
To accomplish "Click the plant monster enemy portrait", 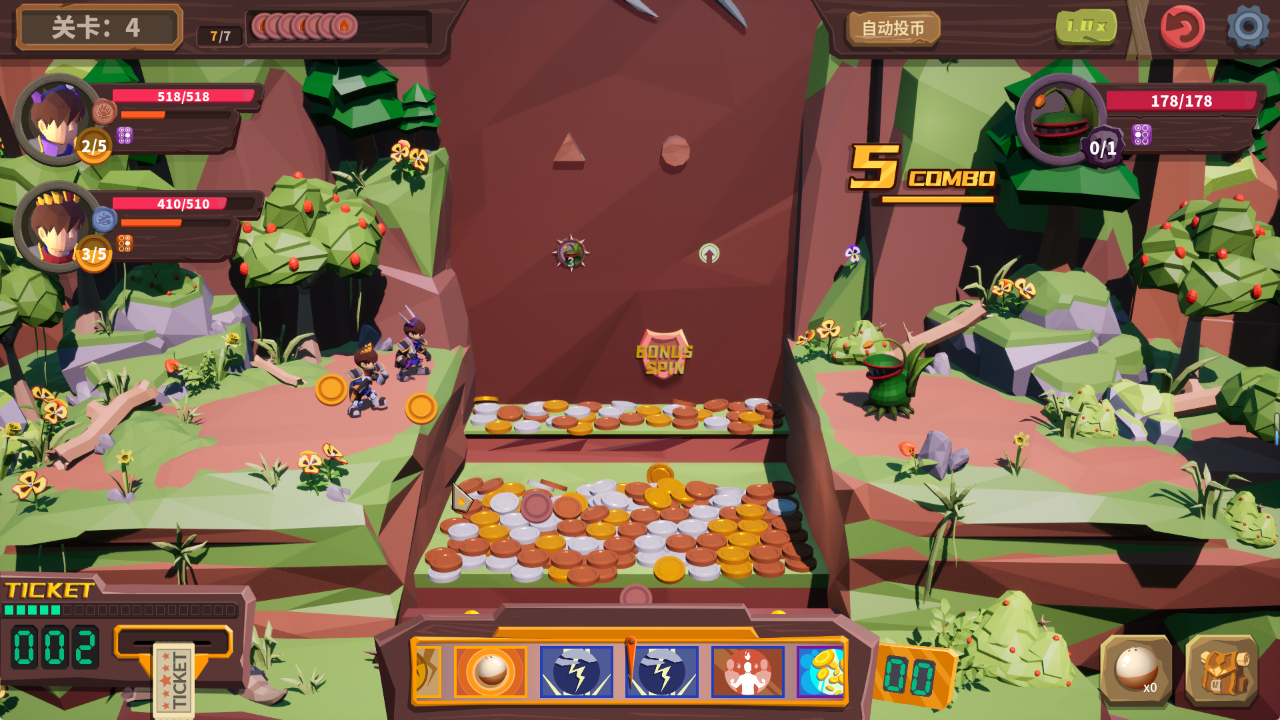I will (1058, 119).
